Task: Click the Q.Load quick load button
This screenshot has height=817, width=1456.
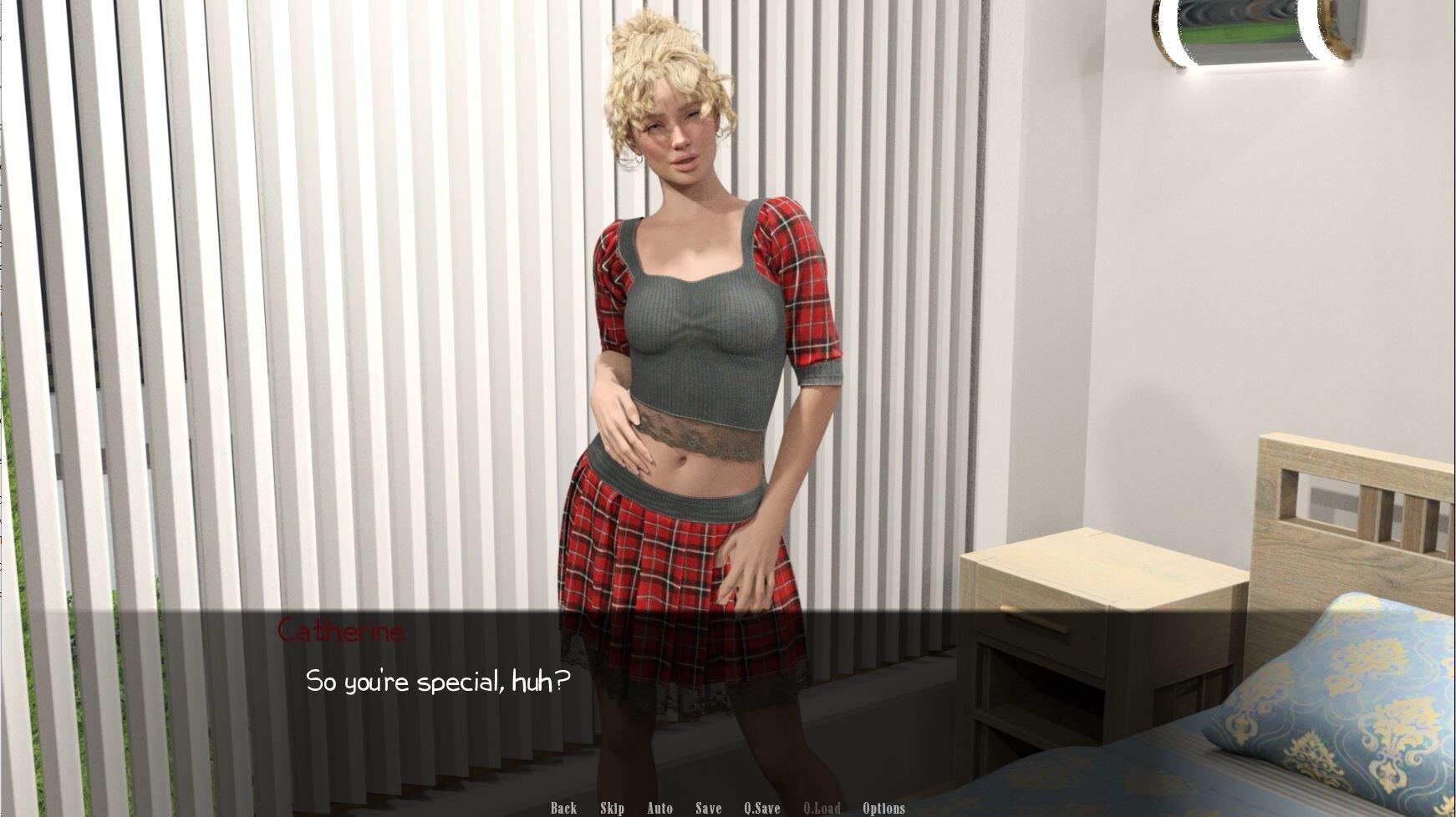Action: tap(822, 808)
